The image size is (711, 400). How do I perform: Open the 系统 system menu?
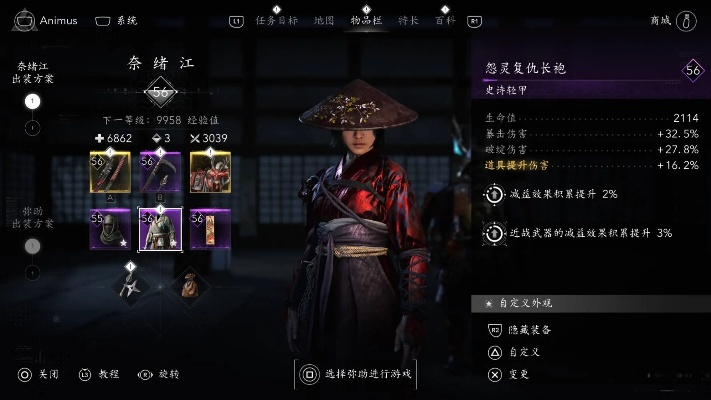click(x=117, y=20)
